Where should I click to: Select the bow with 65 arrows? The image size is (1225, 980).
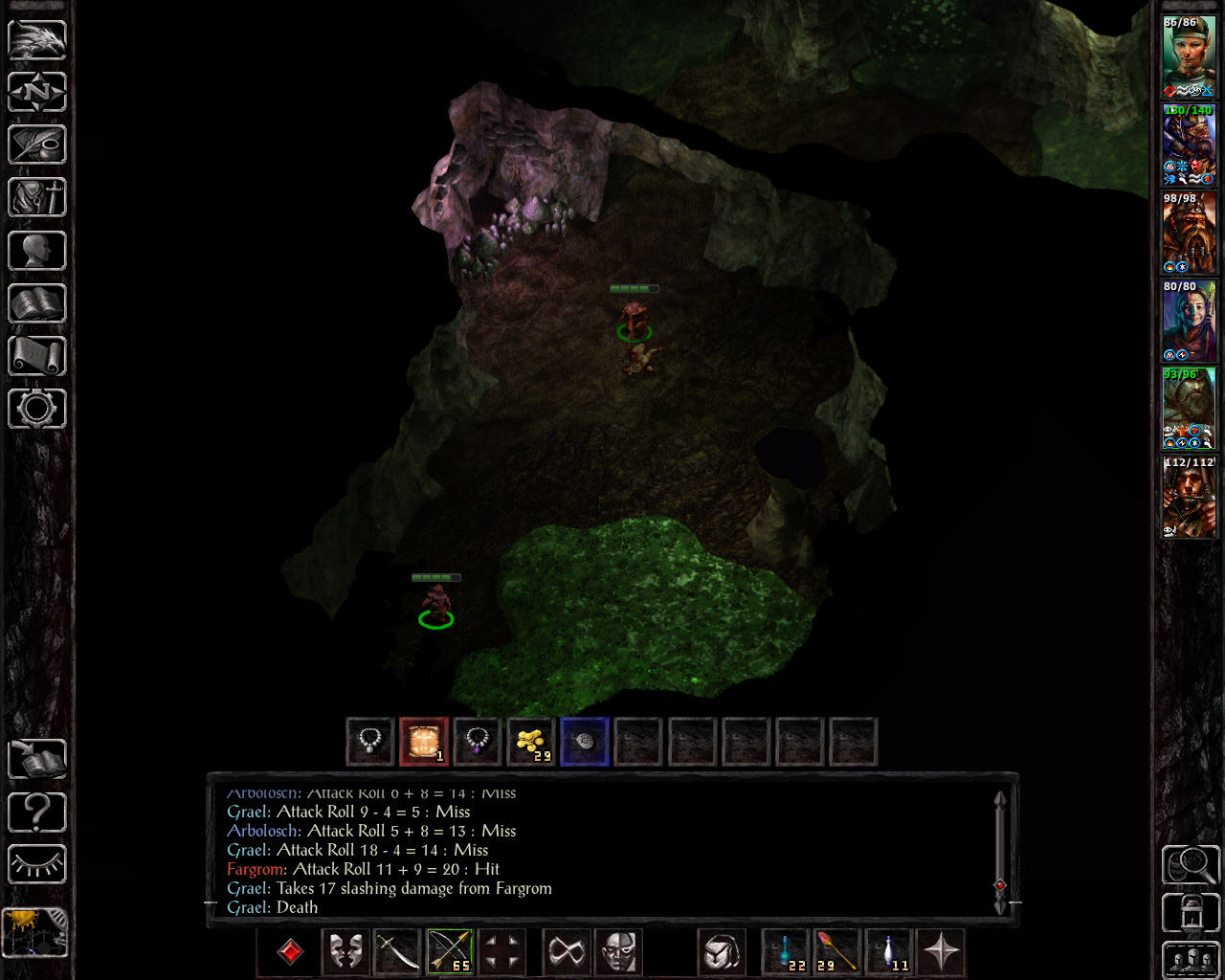tap(449, 952)
